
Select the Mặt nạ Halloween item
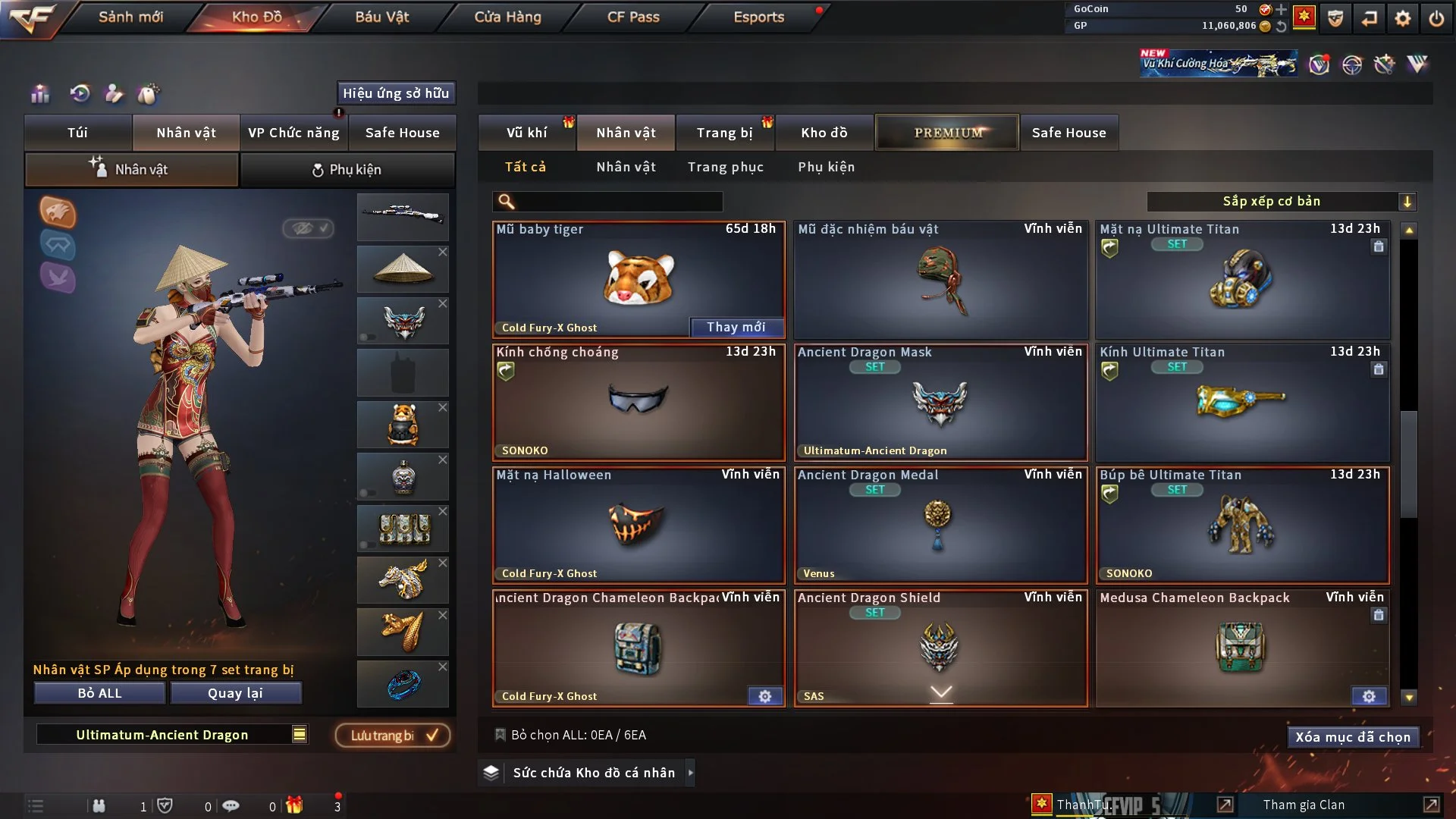(x=638, y=525)
